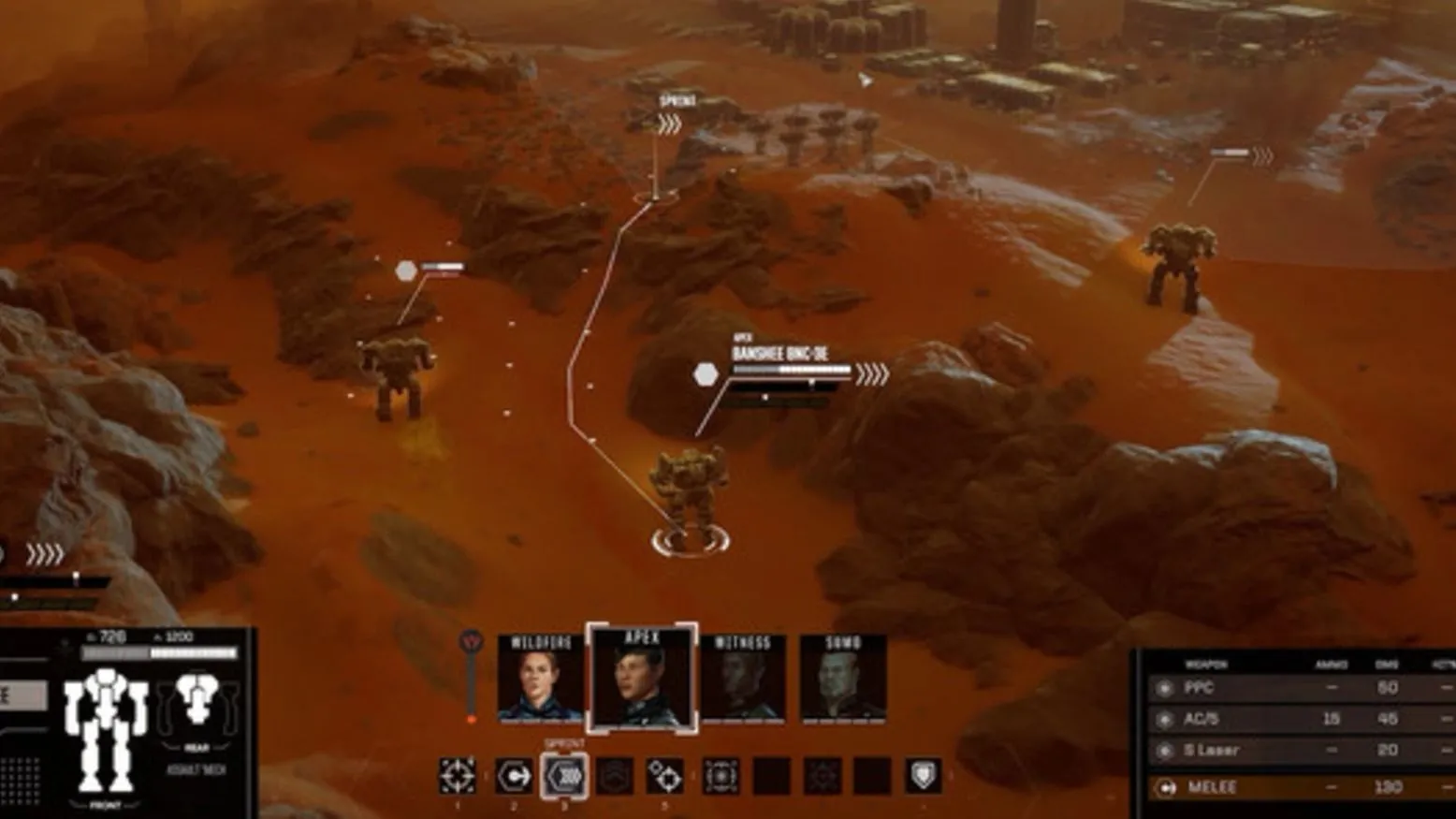Activate the square-framed target ability icon
The height and width of the screenshot is (819, 1456).
(721, 776)
